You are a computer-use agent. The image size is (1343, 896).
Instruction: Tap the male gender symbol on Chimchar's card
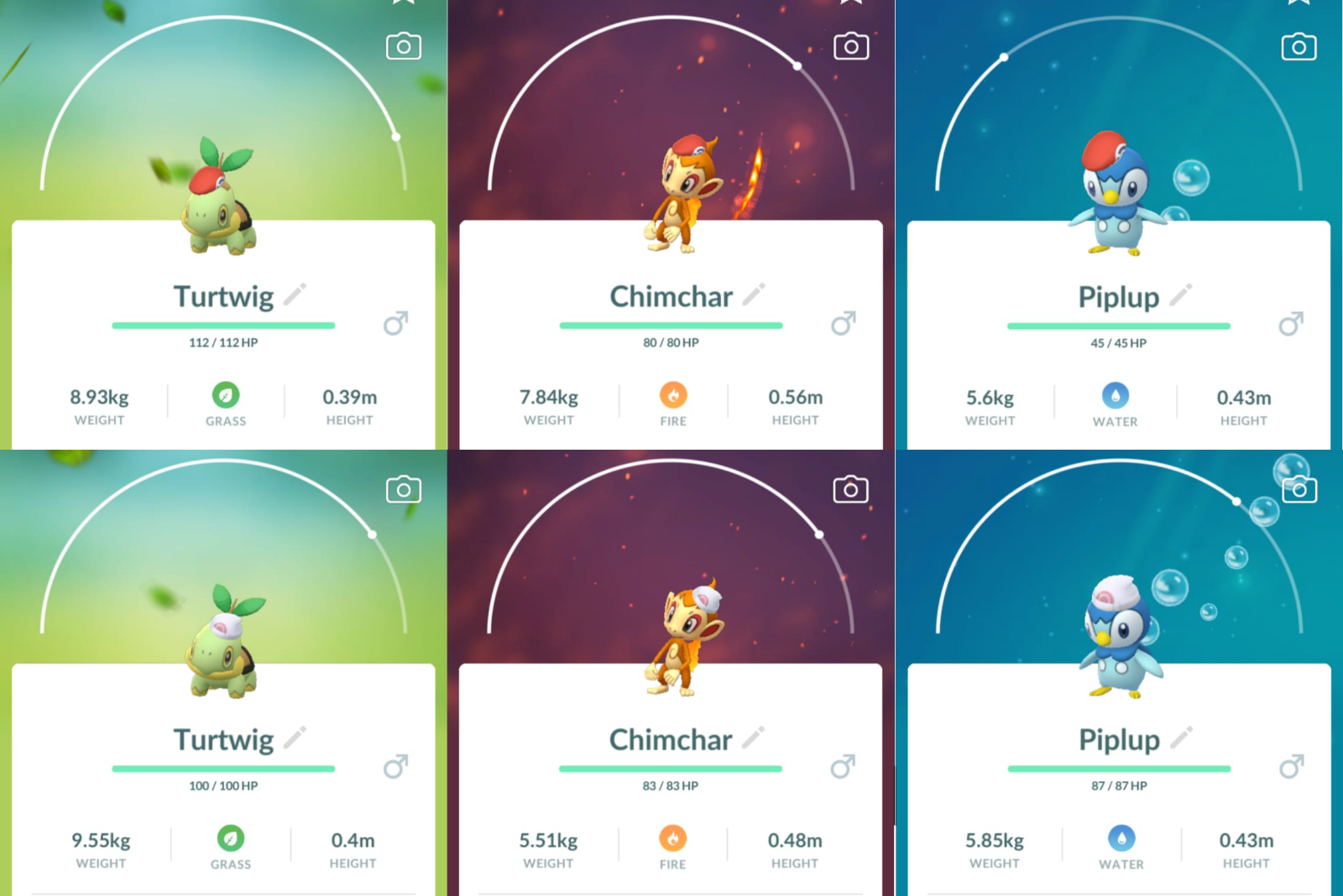coord(843,323)
